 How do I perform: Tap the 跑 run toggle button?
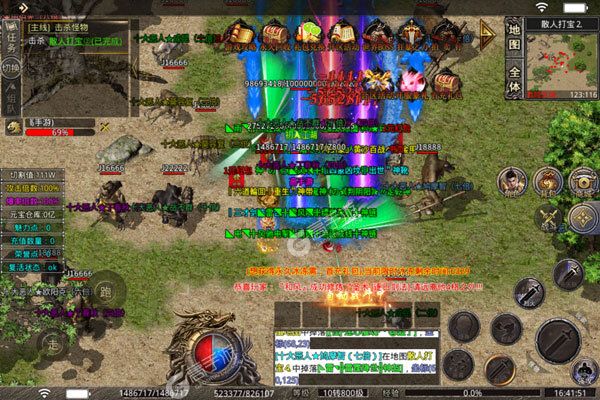pyautogui.click(x=106, y=294)
